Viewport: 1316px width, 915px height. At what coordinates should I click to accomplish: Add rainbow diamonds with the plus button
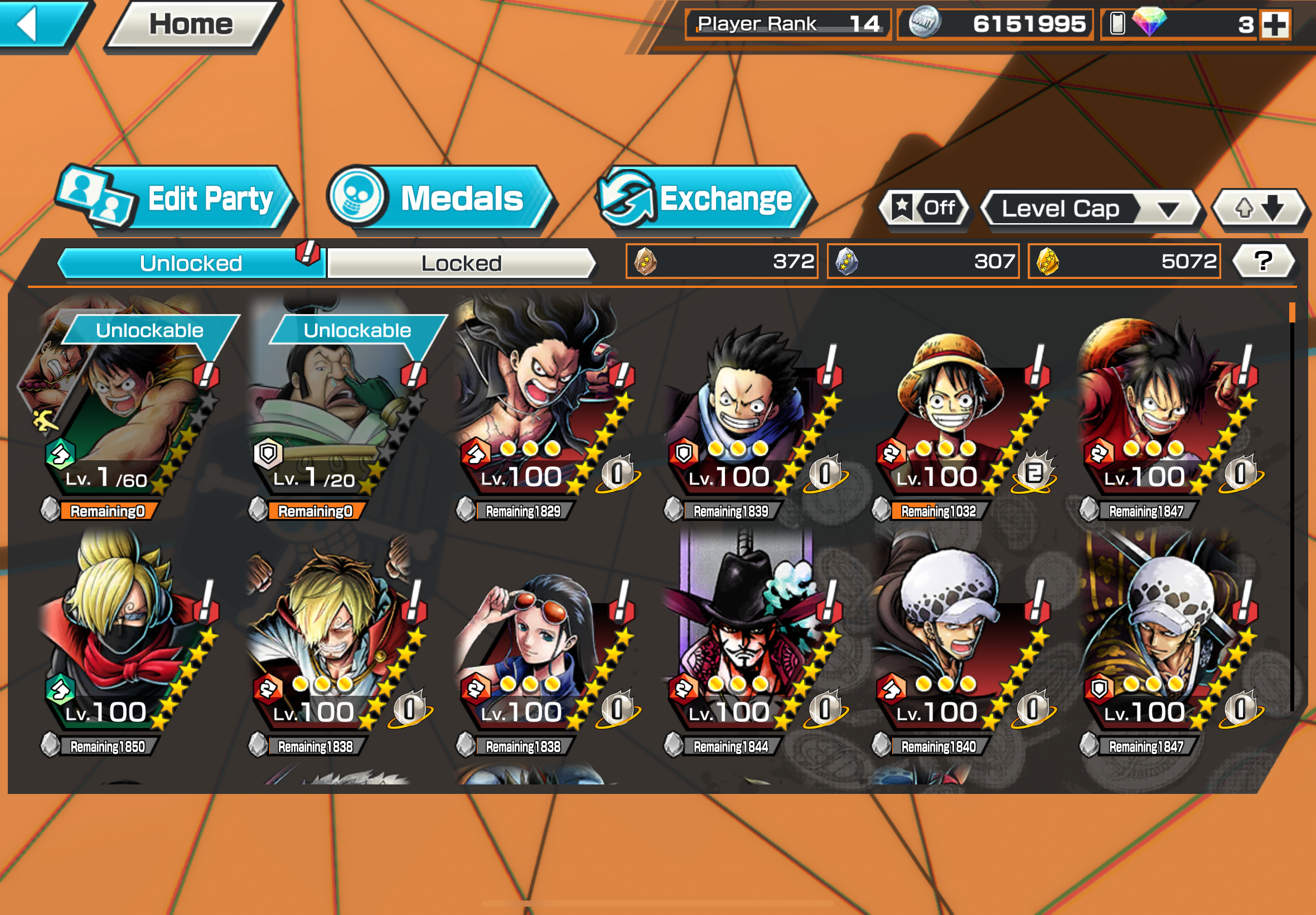[1275, 25]
